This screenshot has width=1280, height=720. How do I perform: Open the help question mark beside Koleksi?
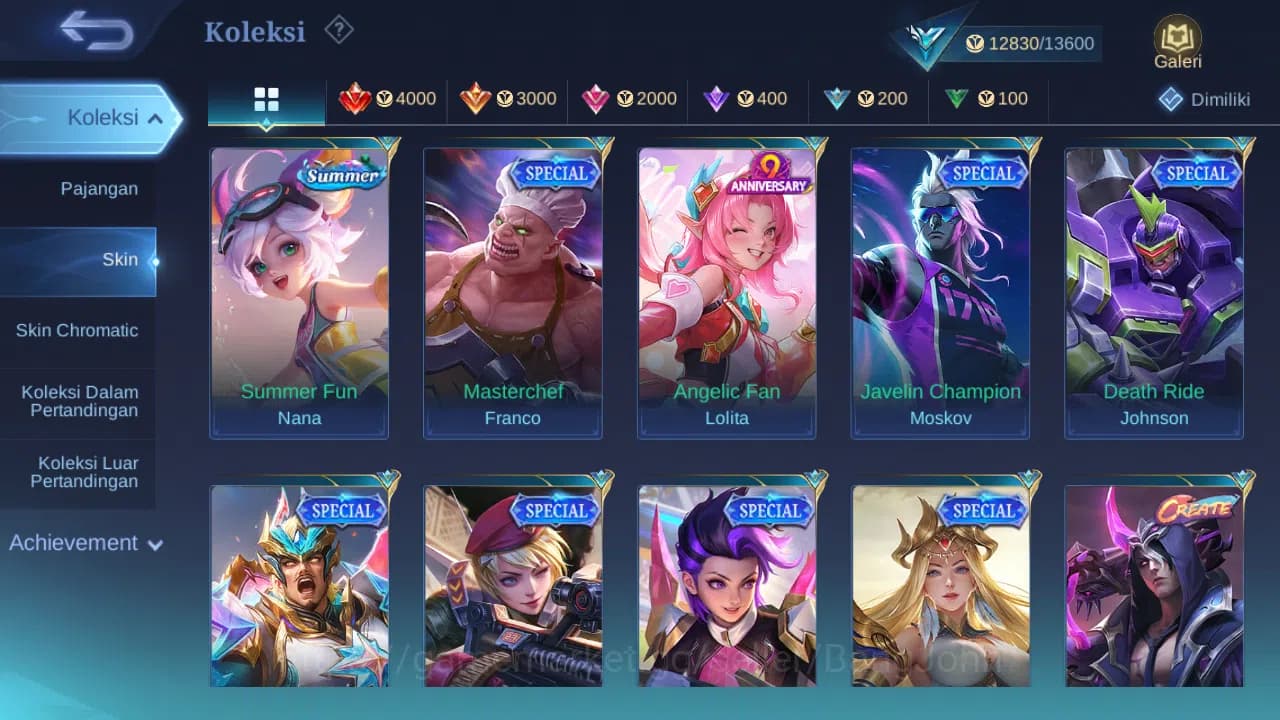click(339, 30)
